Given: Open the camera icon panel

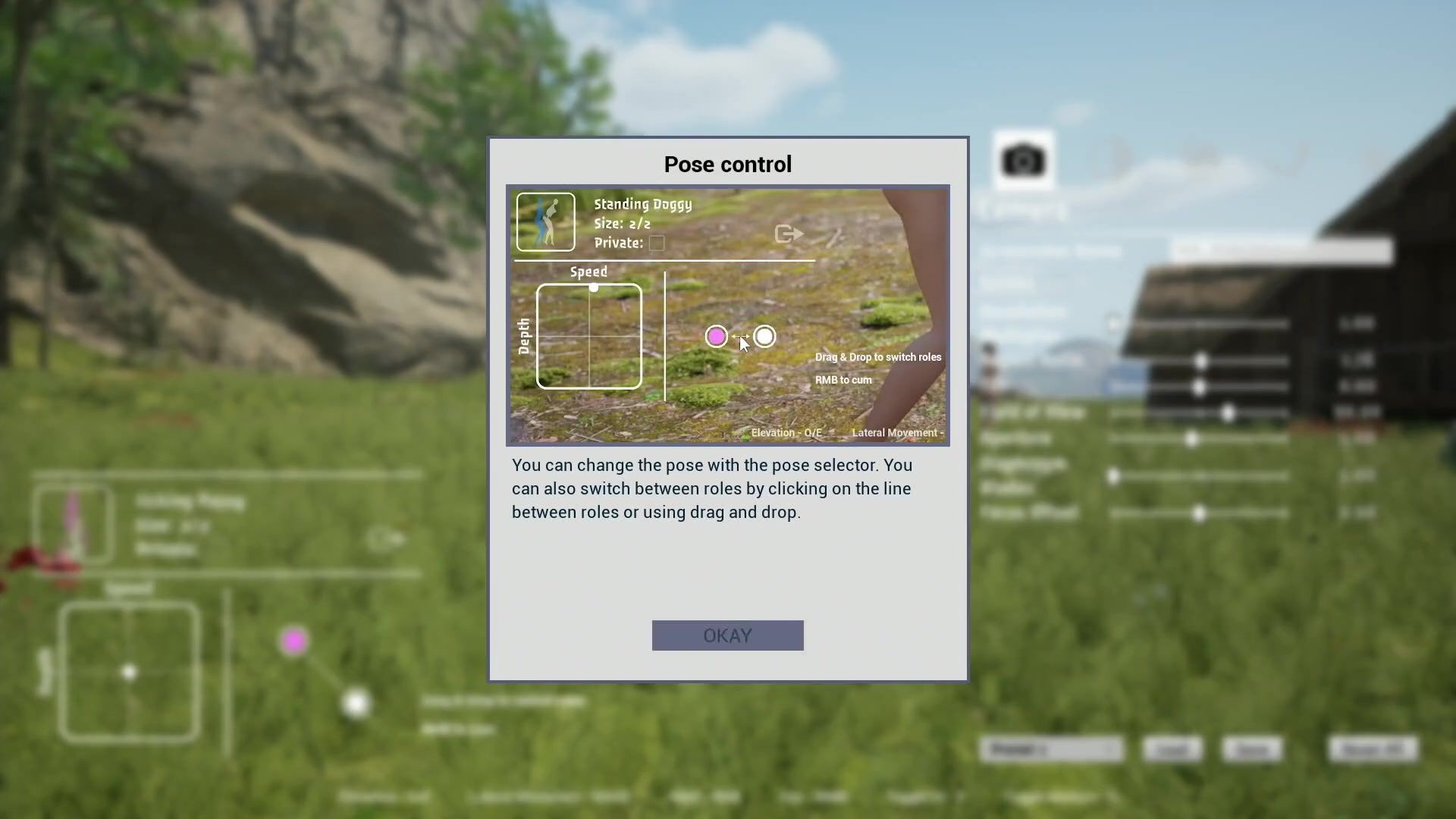Looking at the screenshot, I should 1023,161.
